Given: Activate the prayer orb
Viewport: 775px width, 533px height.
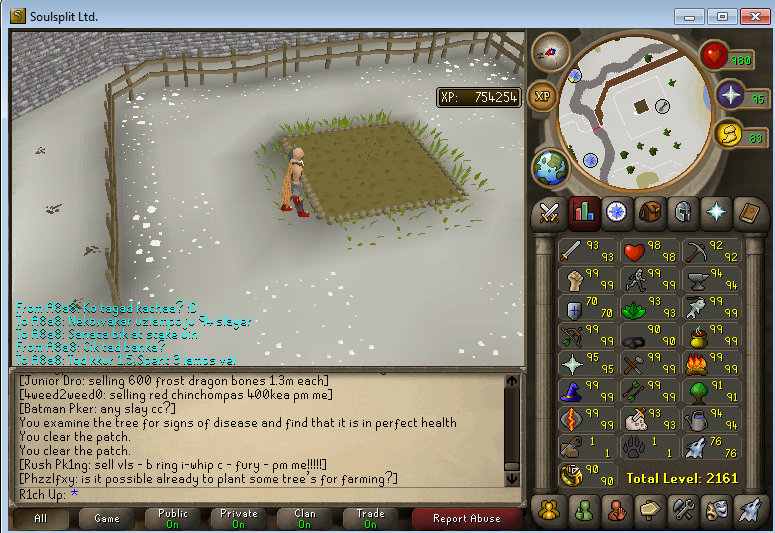Looking at the screenshot, I should tap(731, 96).
